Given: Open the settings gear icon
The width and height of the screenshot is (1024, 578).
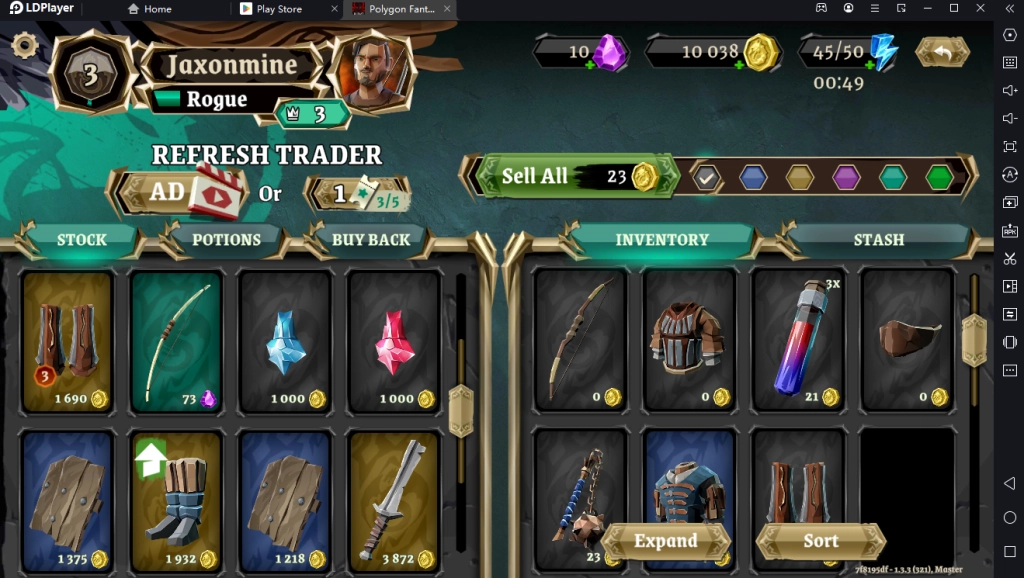Looking at the screenshot, I should point(24,46).
